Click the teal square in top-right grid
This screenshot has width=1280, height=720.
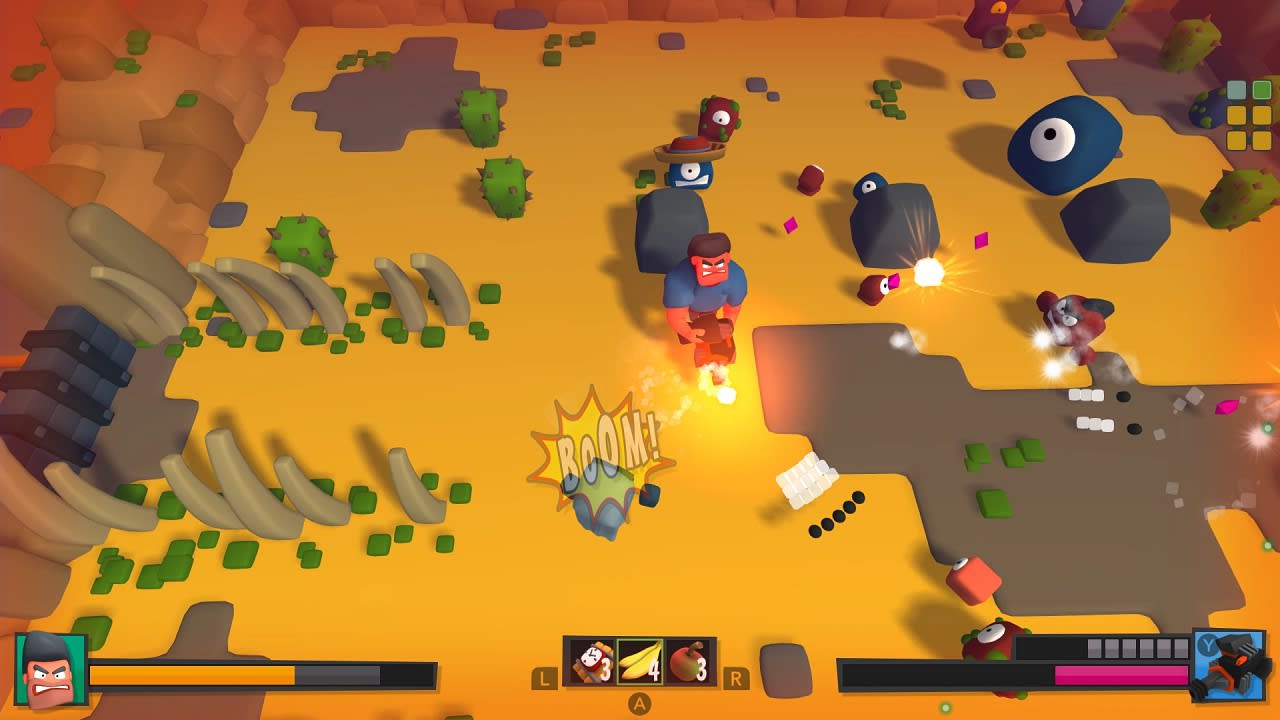pos(1237,89)
